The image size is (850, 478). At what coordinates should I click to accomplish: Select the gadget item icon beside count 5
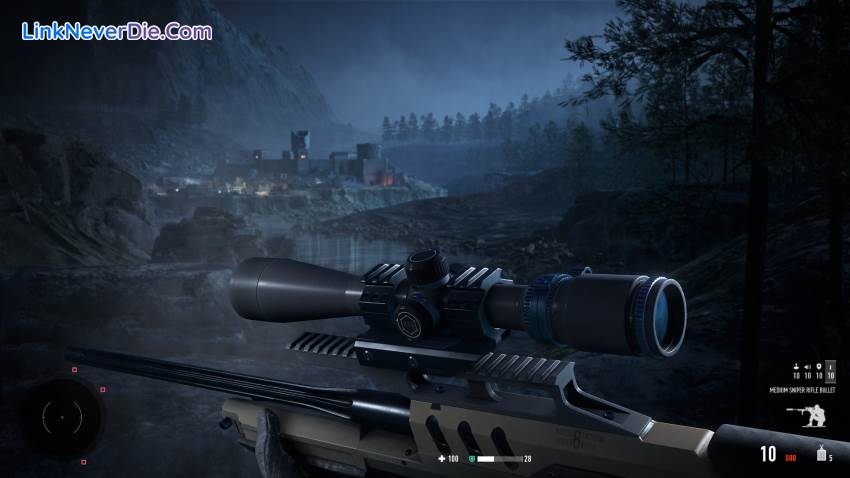point(820,454)
